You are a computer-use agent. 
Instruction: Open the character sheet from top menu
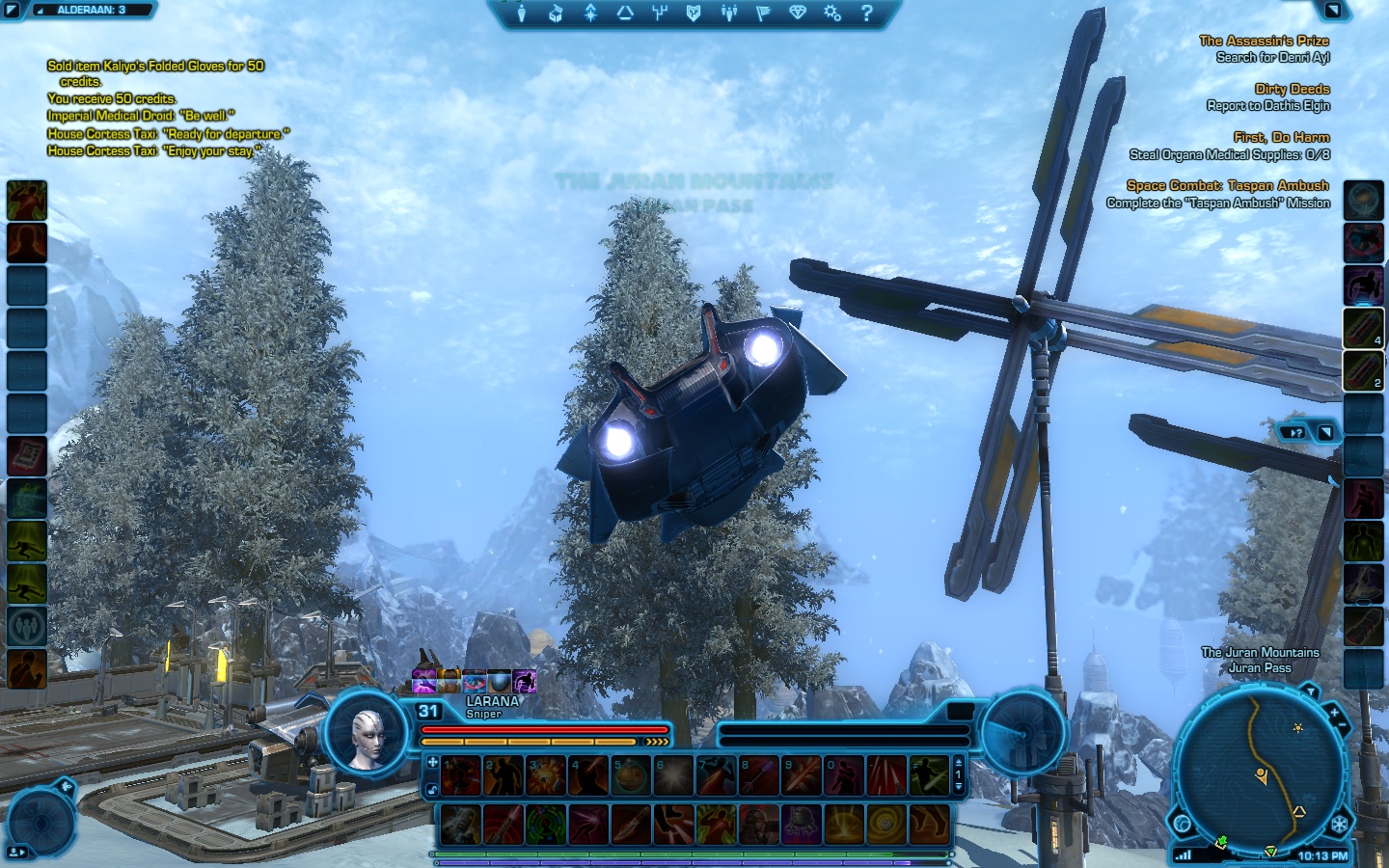click(521, 13)
